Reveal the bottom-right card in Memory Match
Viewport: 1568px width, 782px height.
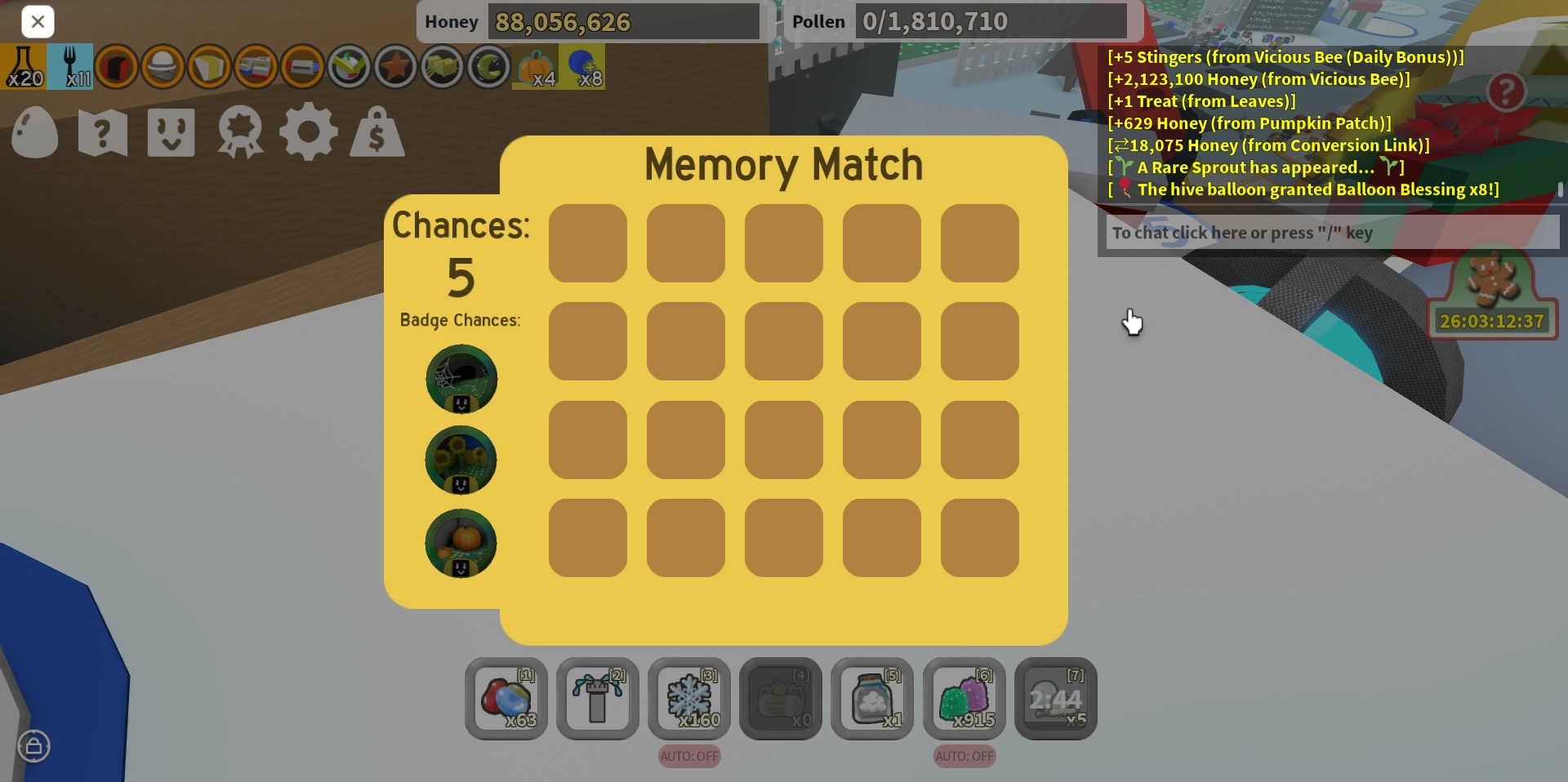coord(979,538)
